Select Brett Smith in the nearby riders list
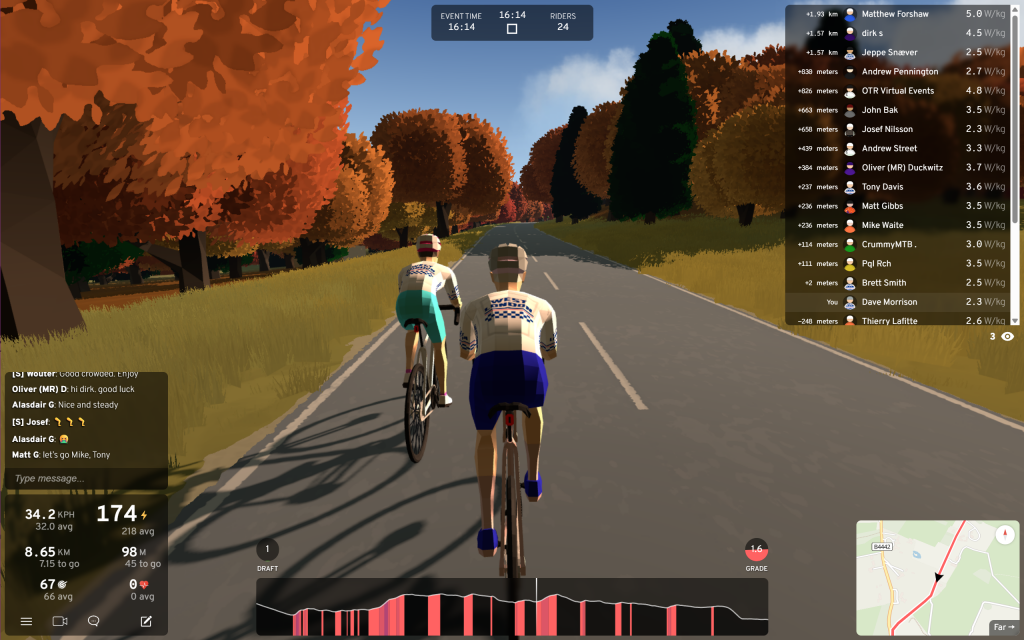Screen dimensions: 1024x640 (883, 283)
